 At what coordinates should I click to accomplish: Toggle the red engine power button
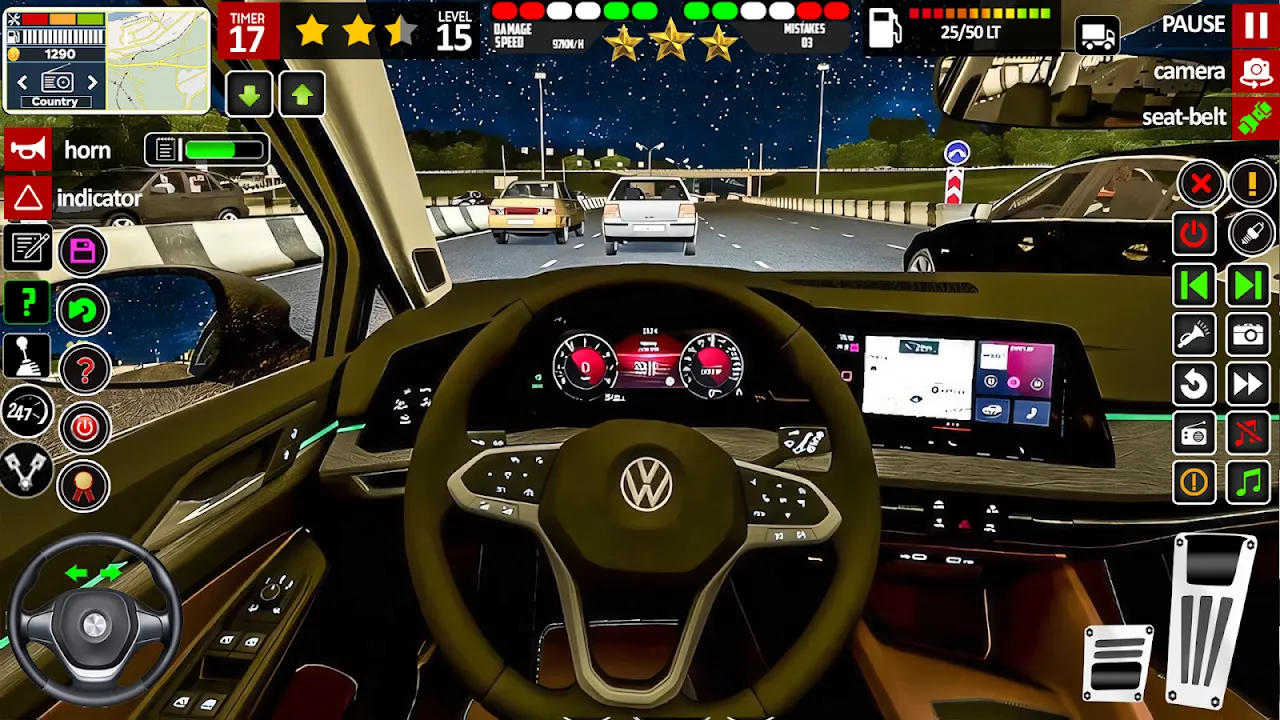84,429
